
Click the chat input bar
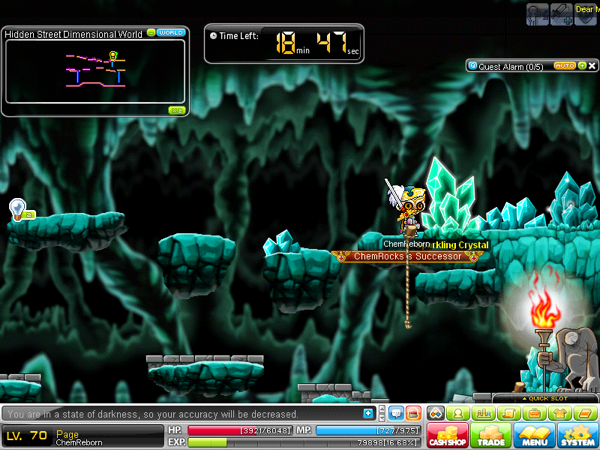(180, 413)
